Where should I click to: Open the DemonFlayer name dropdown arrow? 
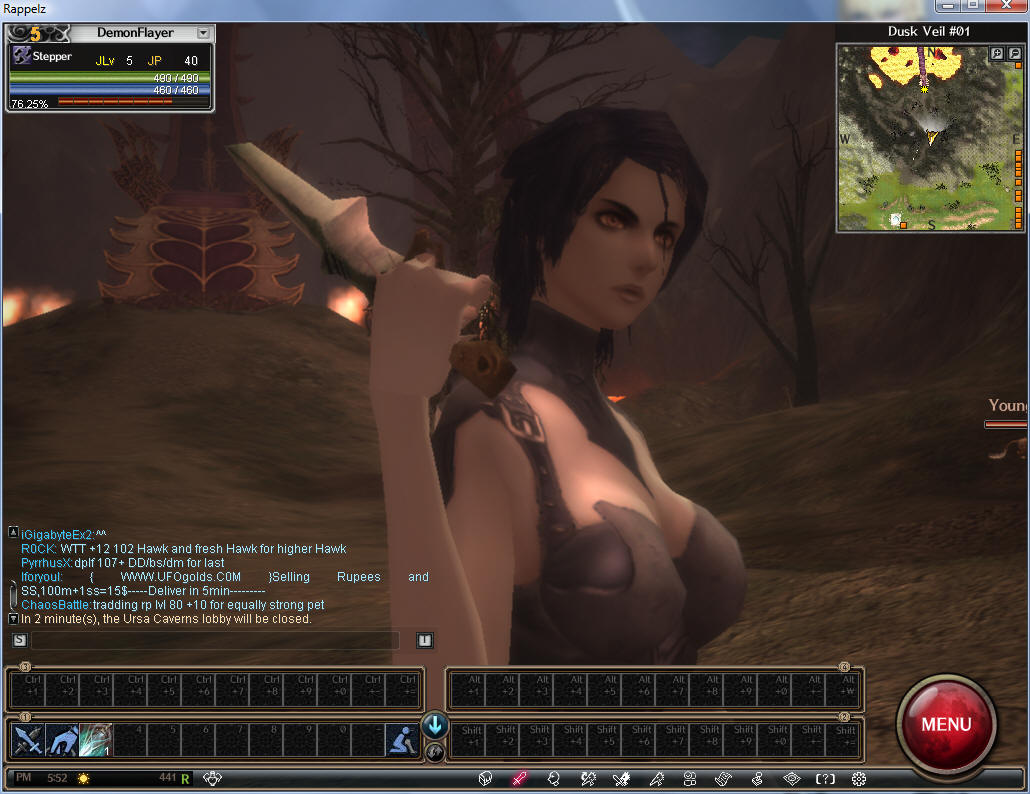[203, 33]
